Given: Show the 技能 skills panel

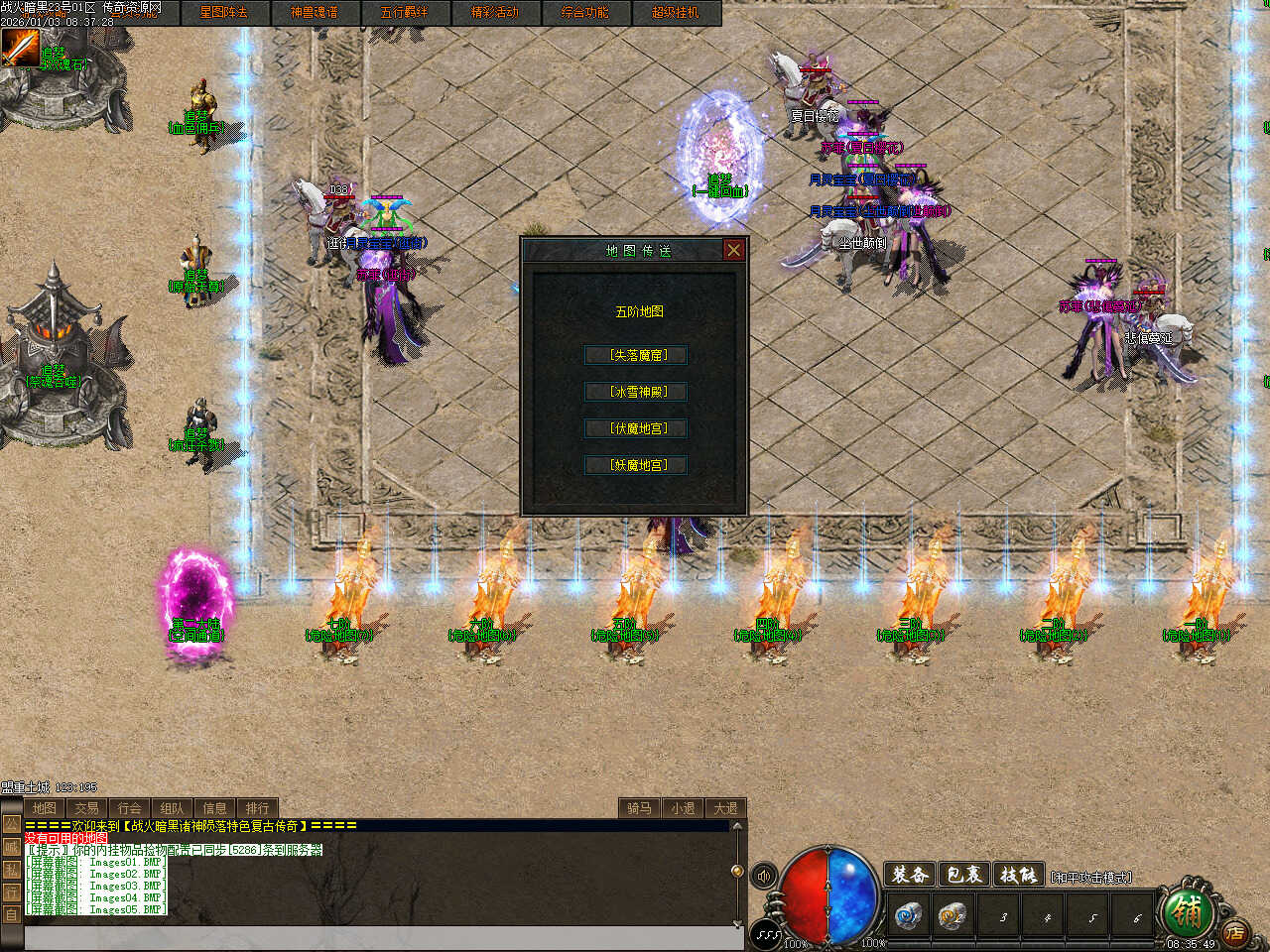Looking at the screenshot, I should 1018,875.
